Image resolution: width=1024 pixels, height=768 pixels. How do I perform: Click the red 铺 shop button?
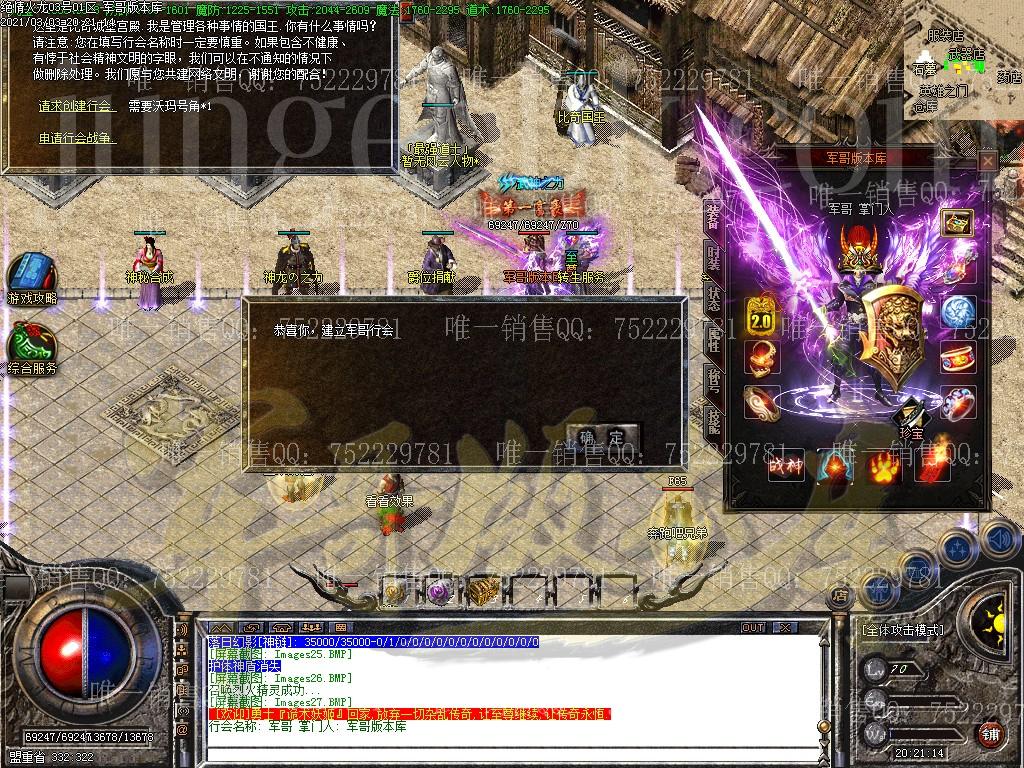pyautogui.click(x=990, y=735)
